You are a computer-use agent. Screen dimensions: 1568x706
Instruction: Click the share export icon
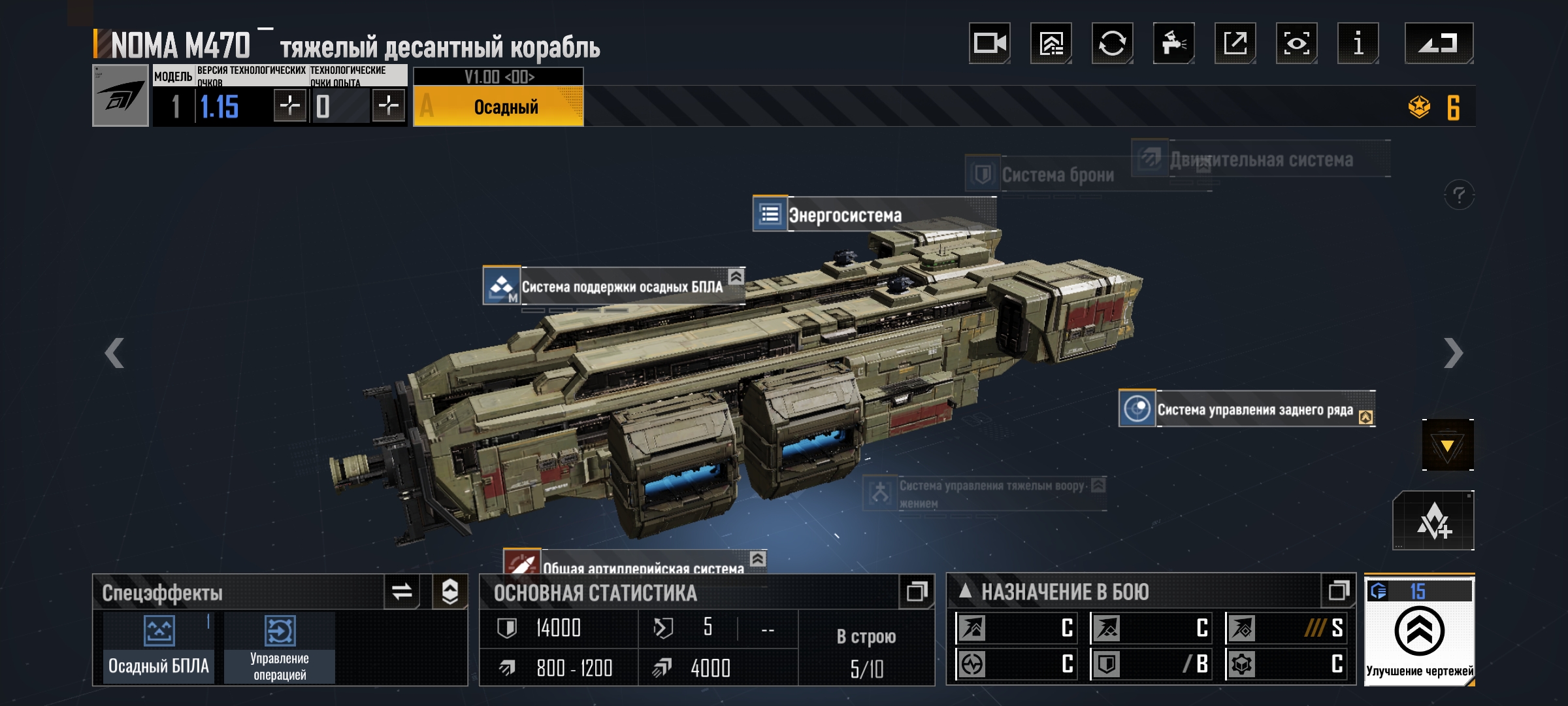coord(1235,43)
